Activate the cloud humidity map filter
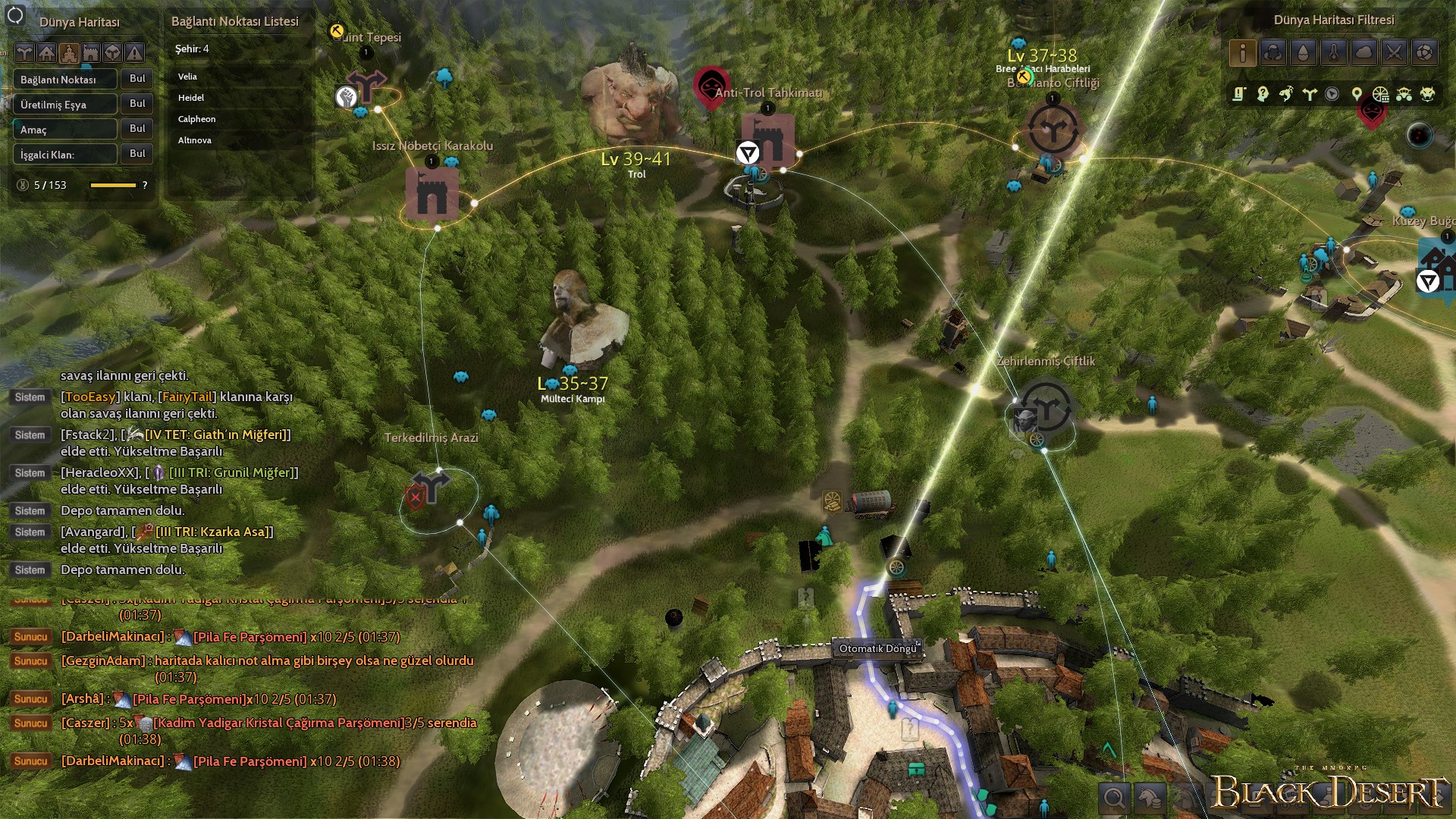 pos(1363,52)
